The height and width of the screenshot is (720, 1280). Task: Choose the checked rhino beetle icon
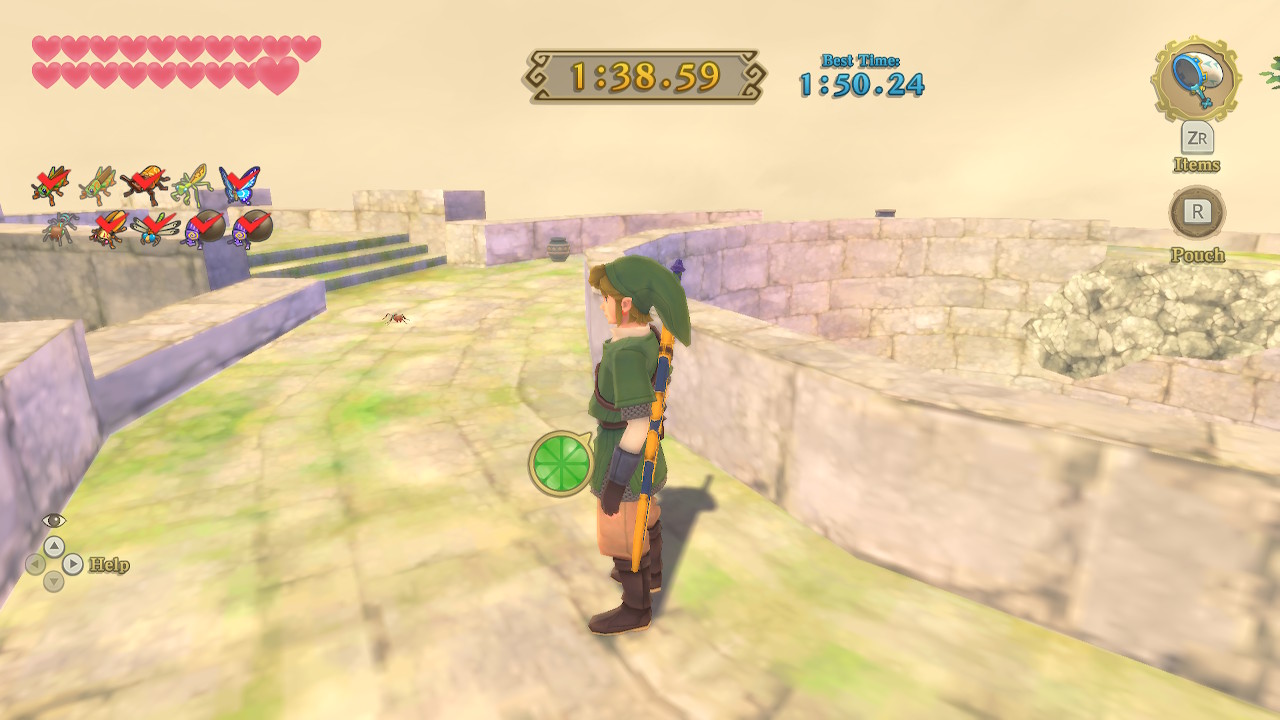pyautogui.click(x=145, y=185)
